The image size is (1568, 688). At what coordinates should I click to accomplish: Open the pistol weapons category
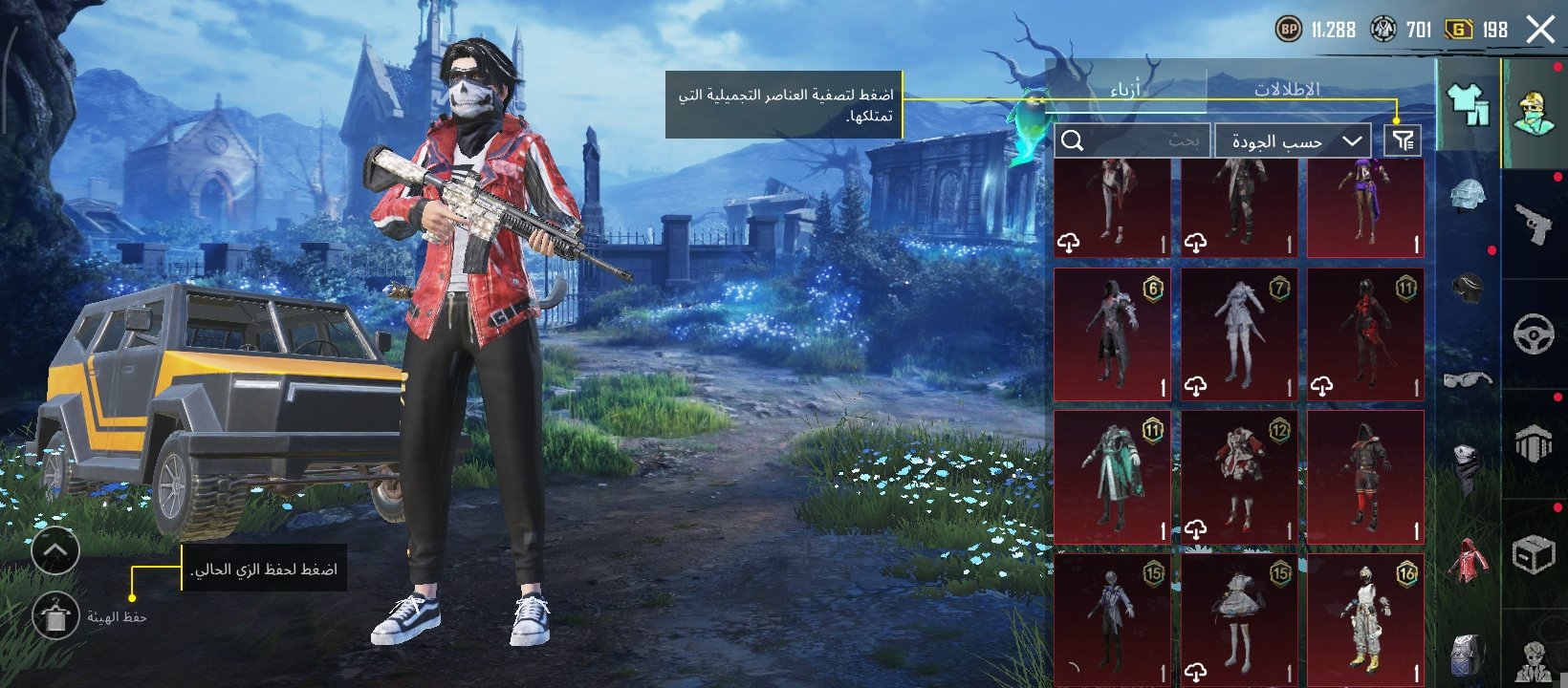pyautogui.click(x=1534, y=224)
